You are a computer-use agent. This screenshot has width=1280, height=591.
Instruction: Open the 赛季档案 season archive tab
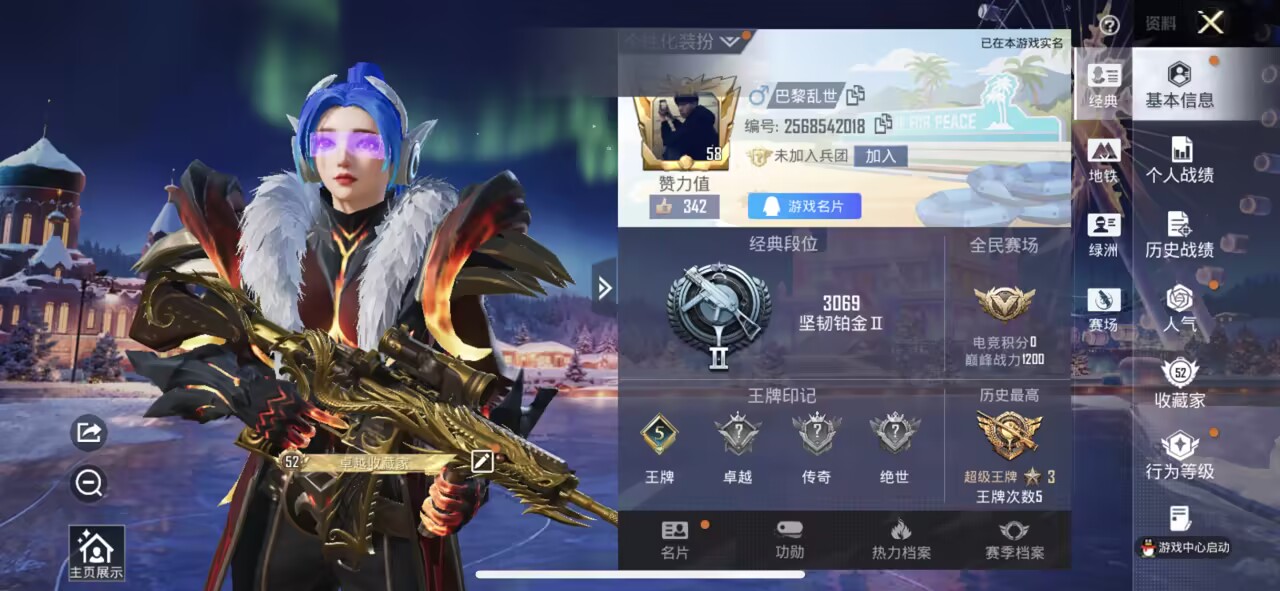[1014, 539]
